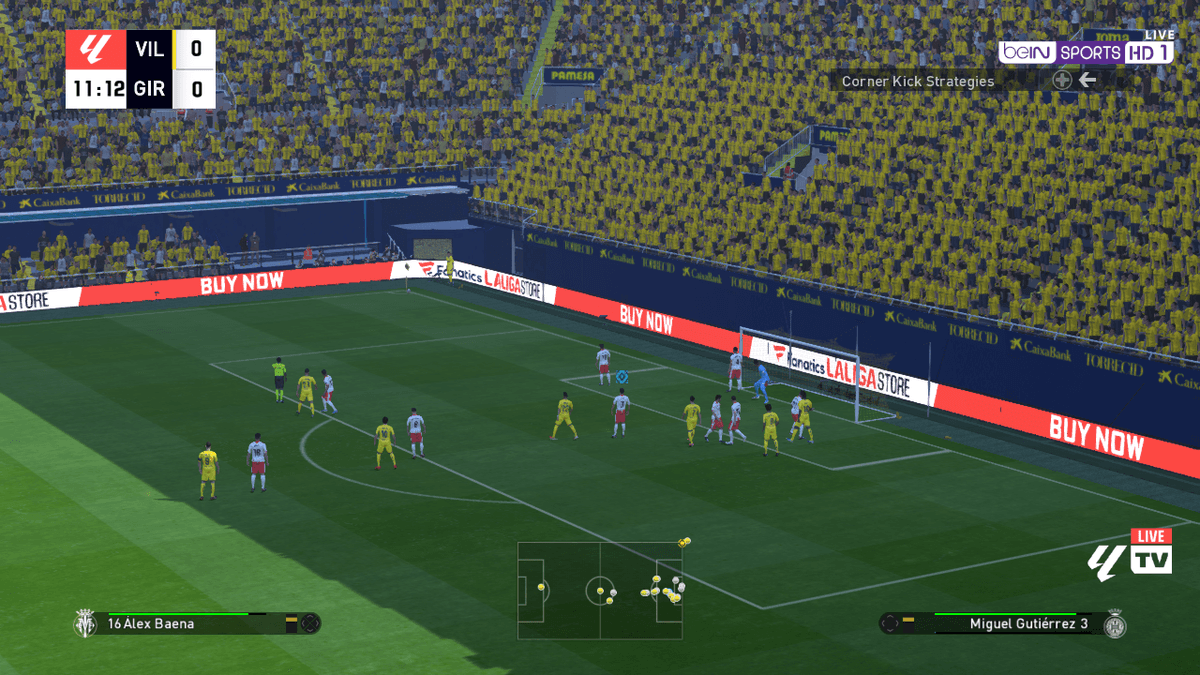The image size is (1200, 675).
Task: Click the Villarreal crest beside Alex Baena
Action: (x=85, y=624)
